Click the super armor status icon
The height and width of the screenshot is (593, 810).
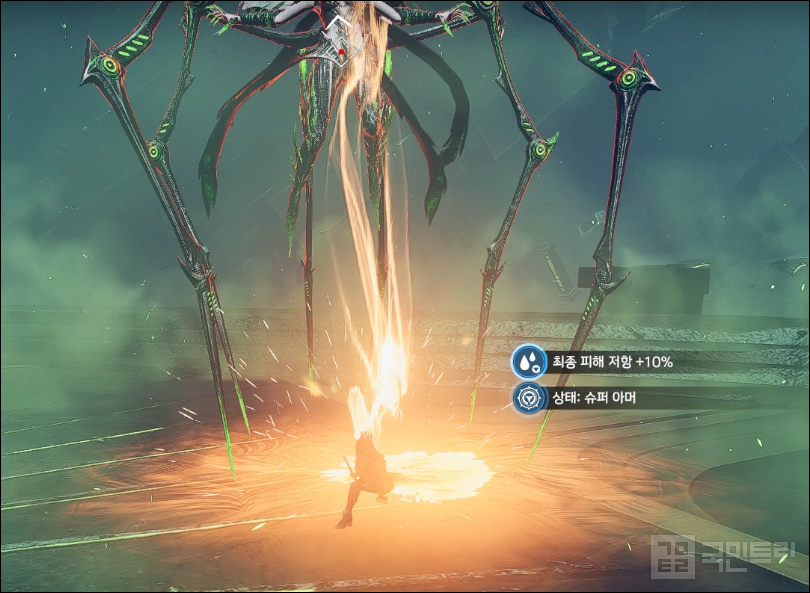coord(528,399)
